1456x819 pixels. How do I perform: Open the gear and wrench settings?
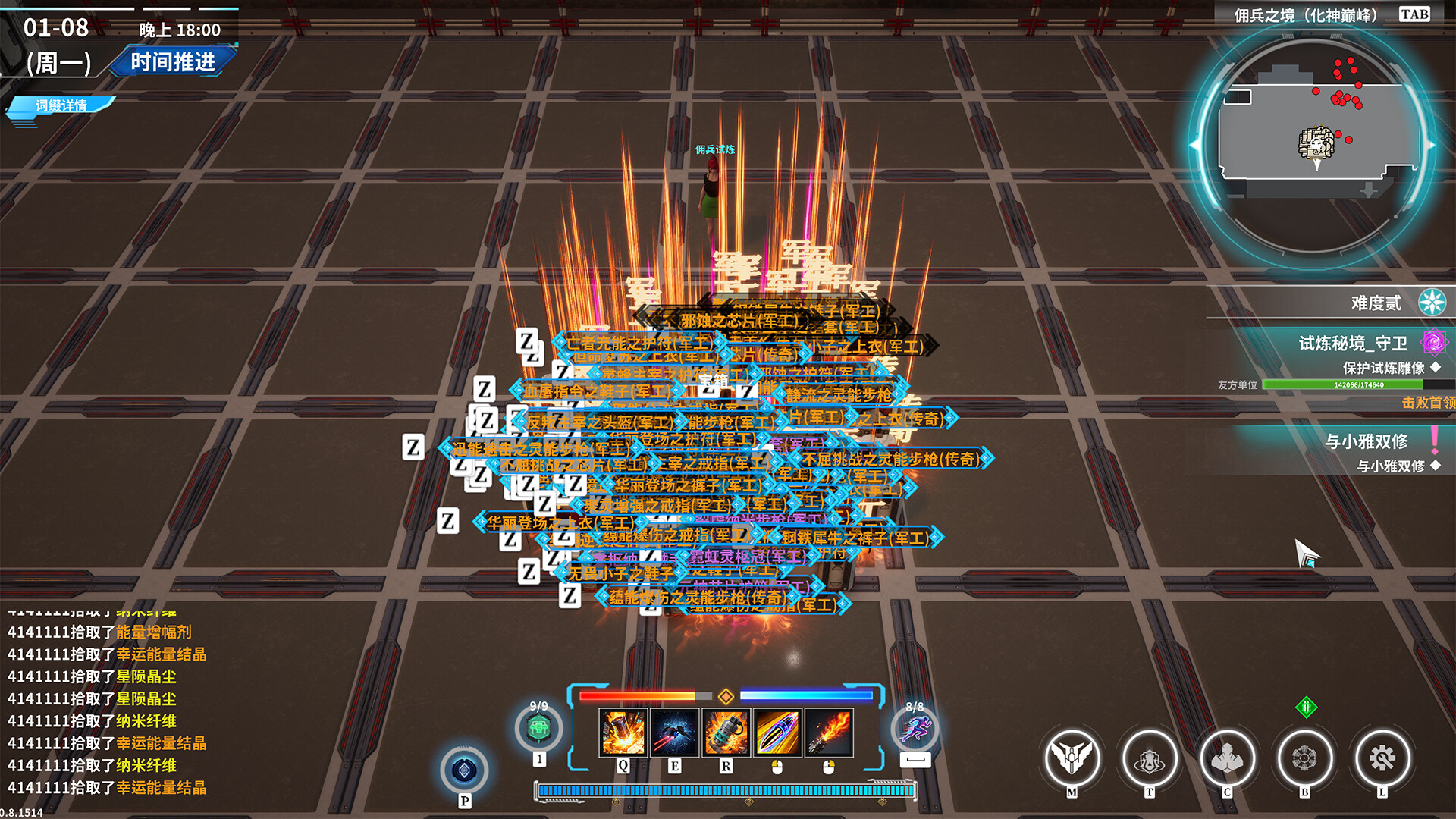point(1382,758)
